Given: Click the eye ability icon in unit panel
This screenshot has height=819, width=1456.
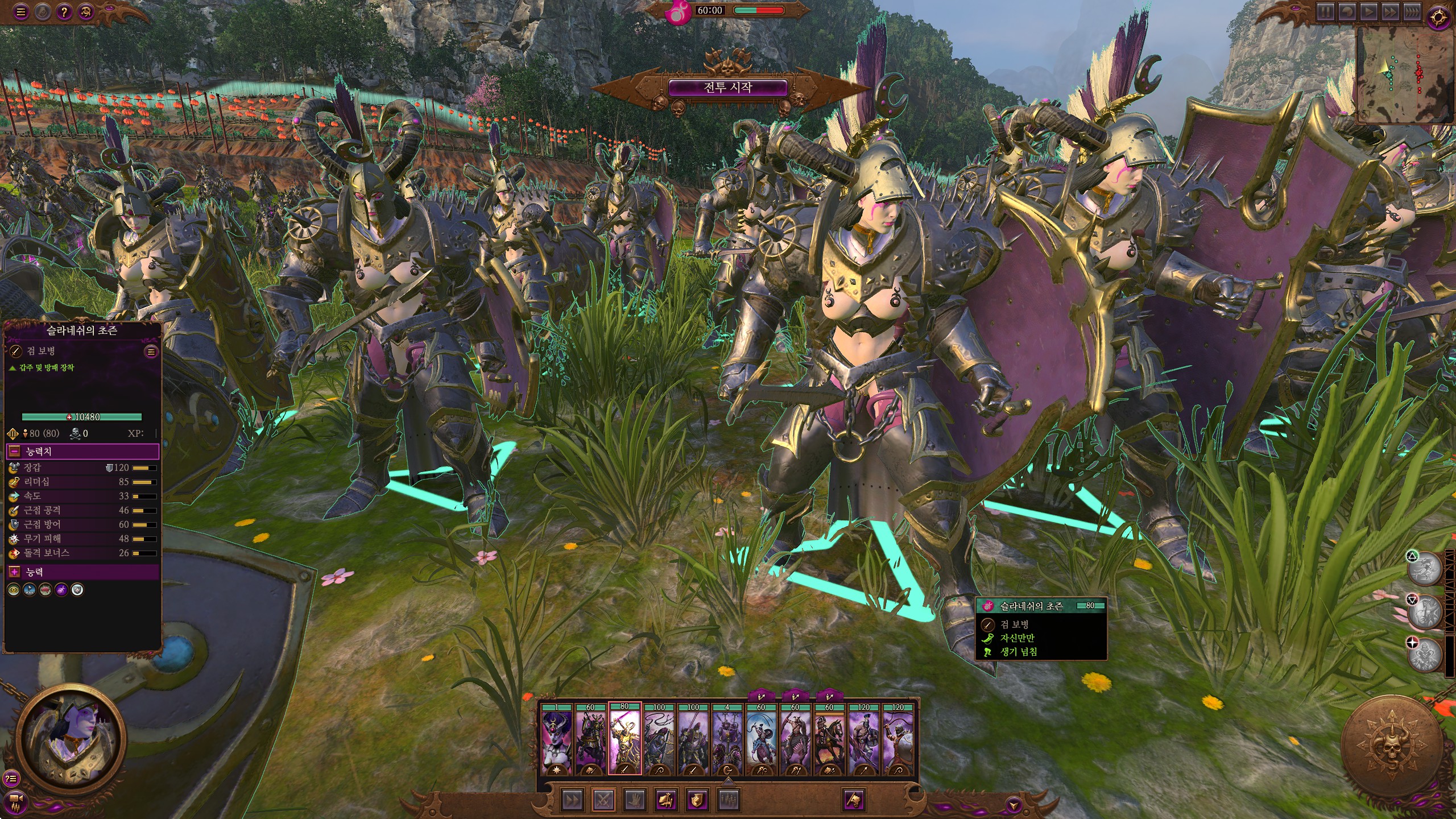Looking at the screenshot, I should [13, 589].
